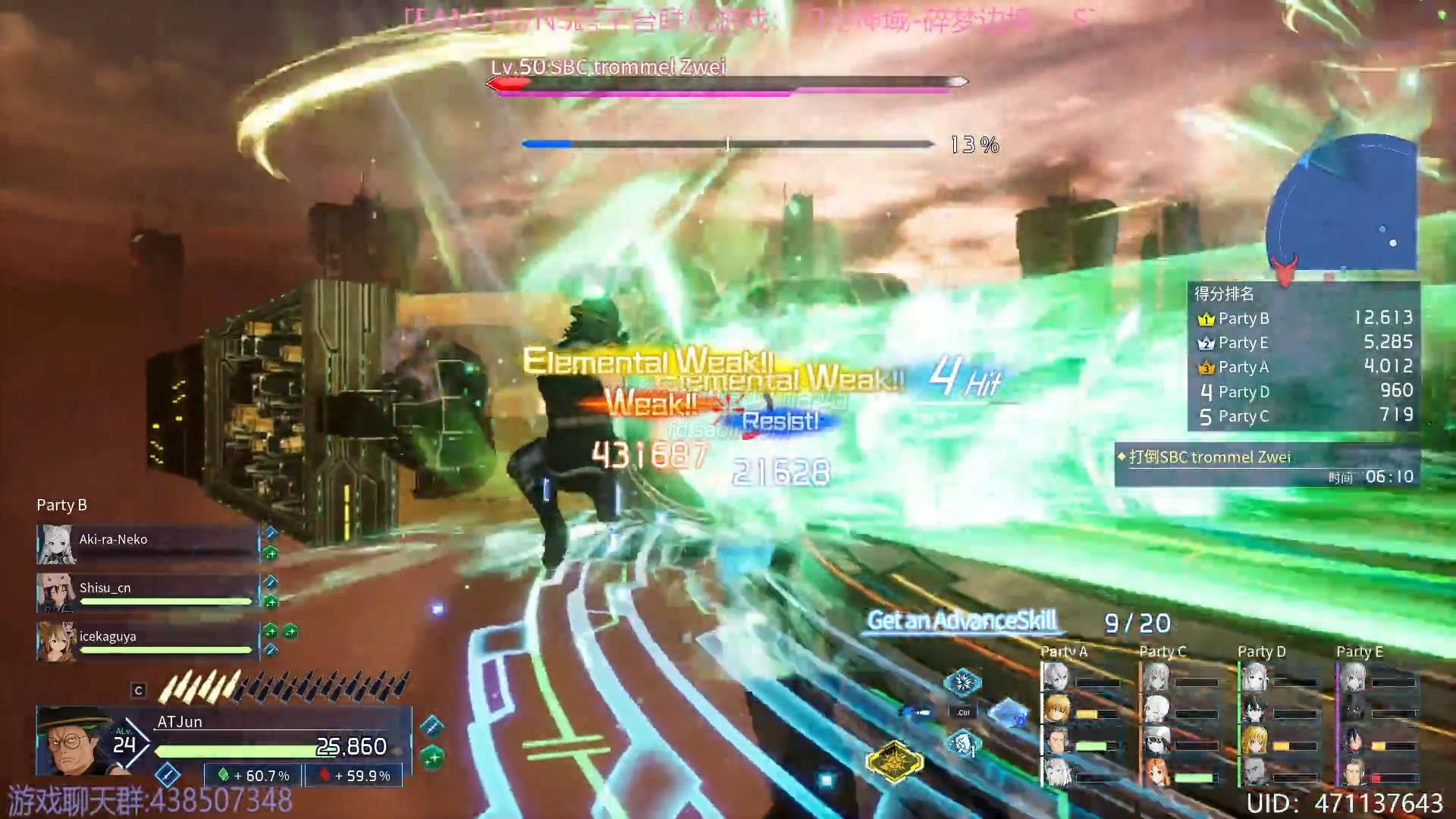The height and width of the screenshot is (819, 1456).
Task: Show the Party D member list
Action: point(1261,651)
